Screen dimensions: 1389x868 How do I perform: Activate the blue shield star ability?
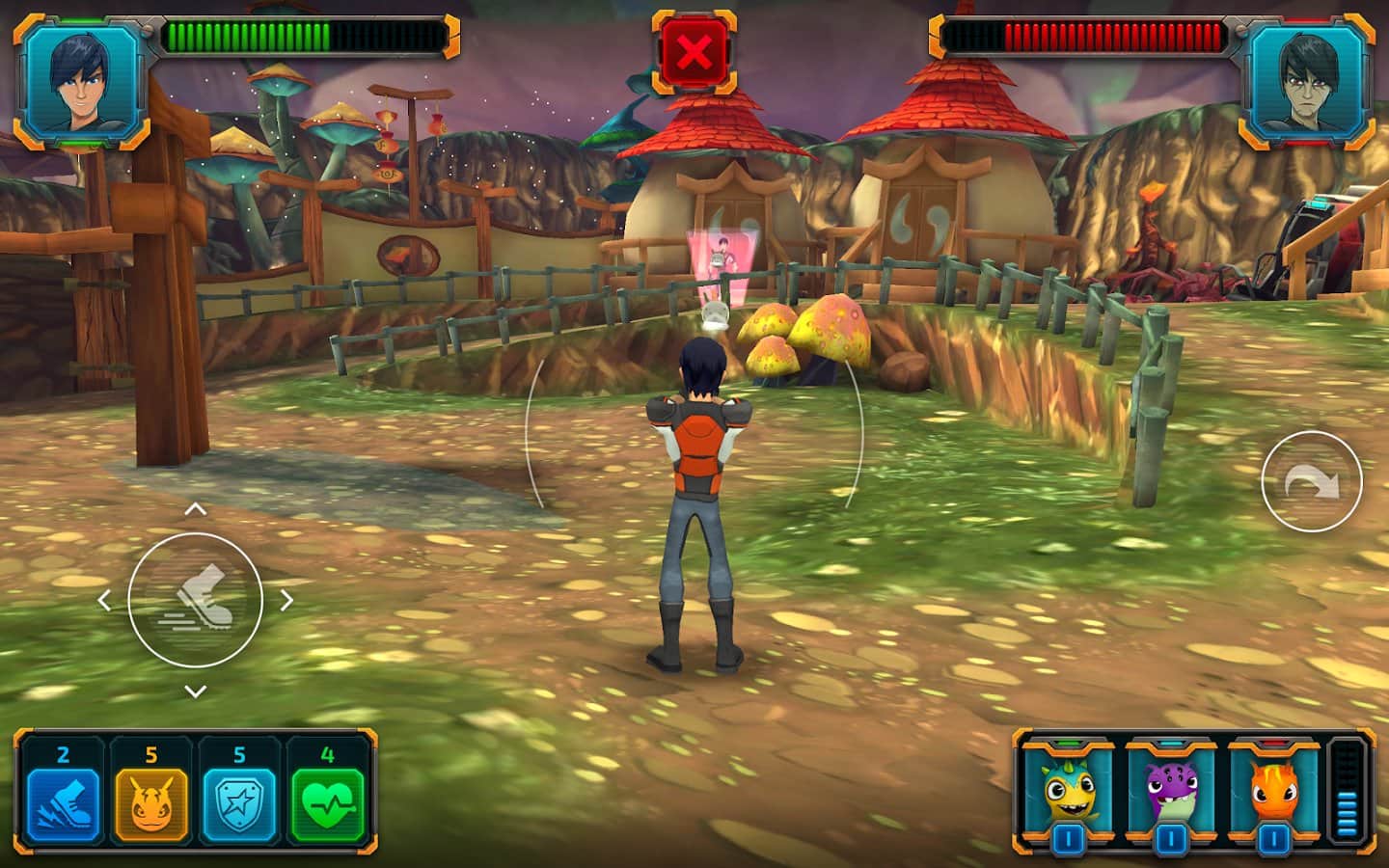238,804
